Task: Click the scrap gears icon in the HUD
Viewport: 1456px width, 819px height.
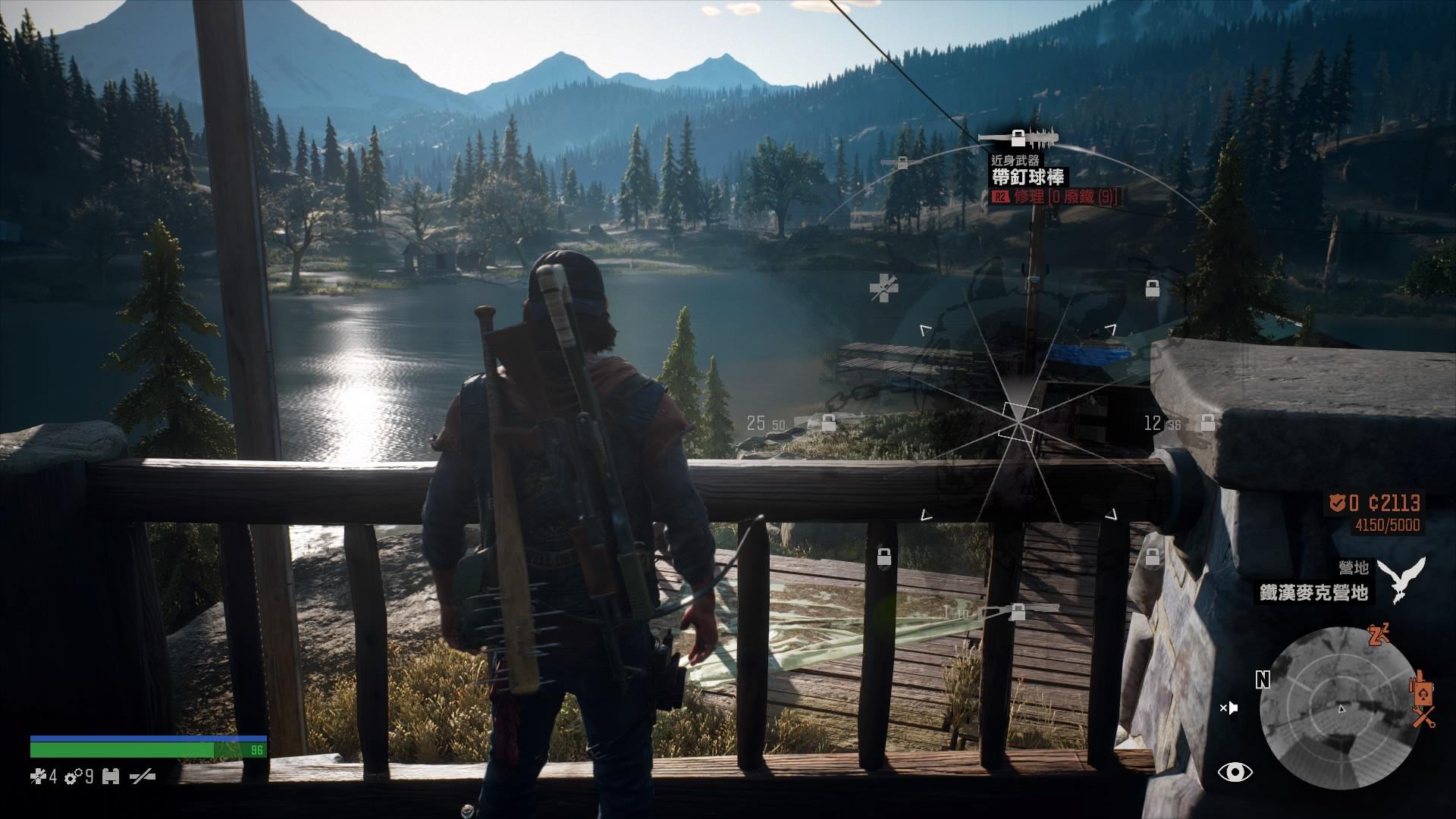Action: [x=74, y=777]
